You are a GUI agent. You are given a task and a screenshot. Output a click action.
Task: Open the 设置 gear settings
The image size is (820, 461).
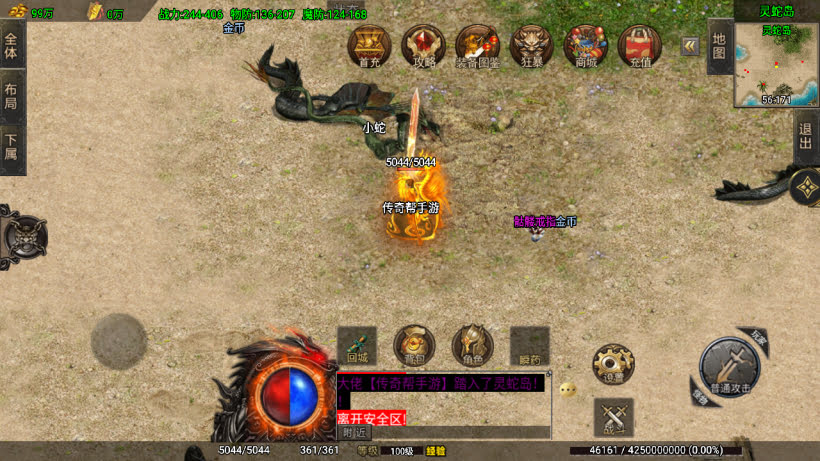click(613, 364)
